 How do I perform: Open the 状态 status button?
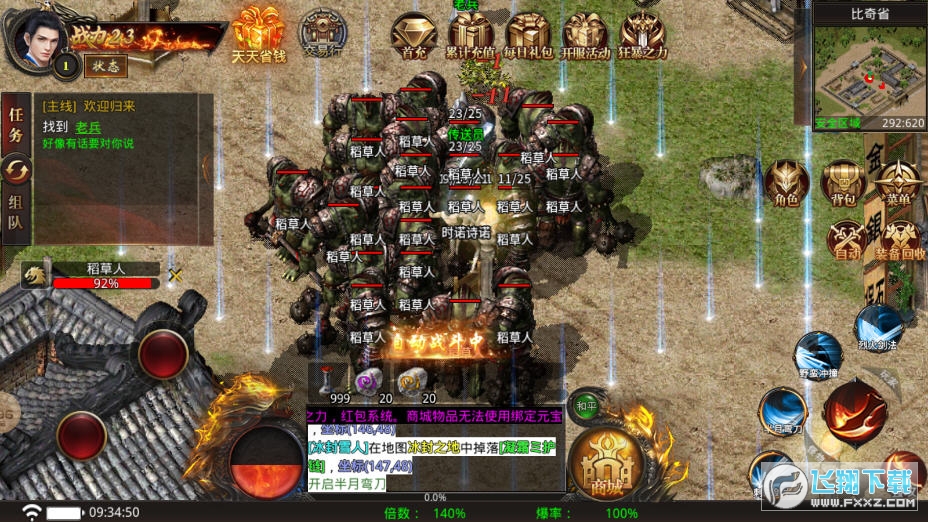(x=104, y=64)
